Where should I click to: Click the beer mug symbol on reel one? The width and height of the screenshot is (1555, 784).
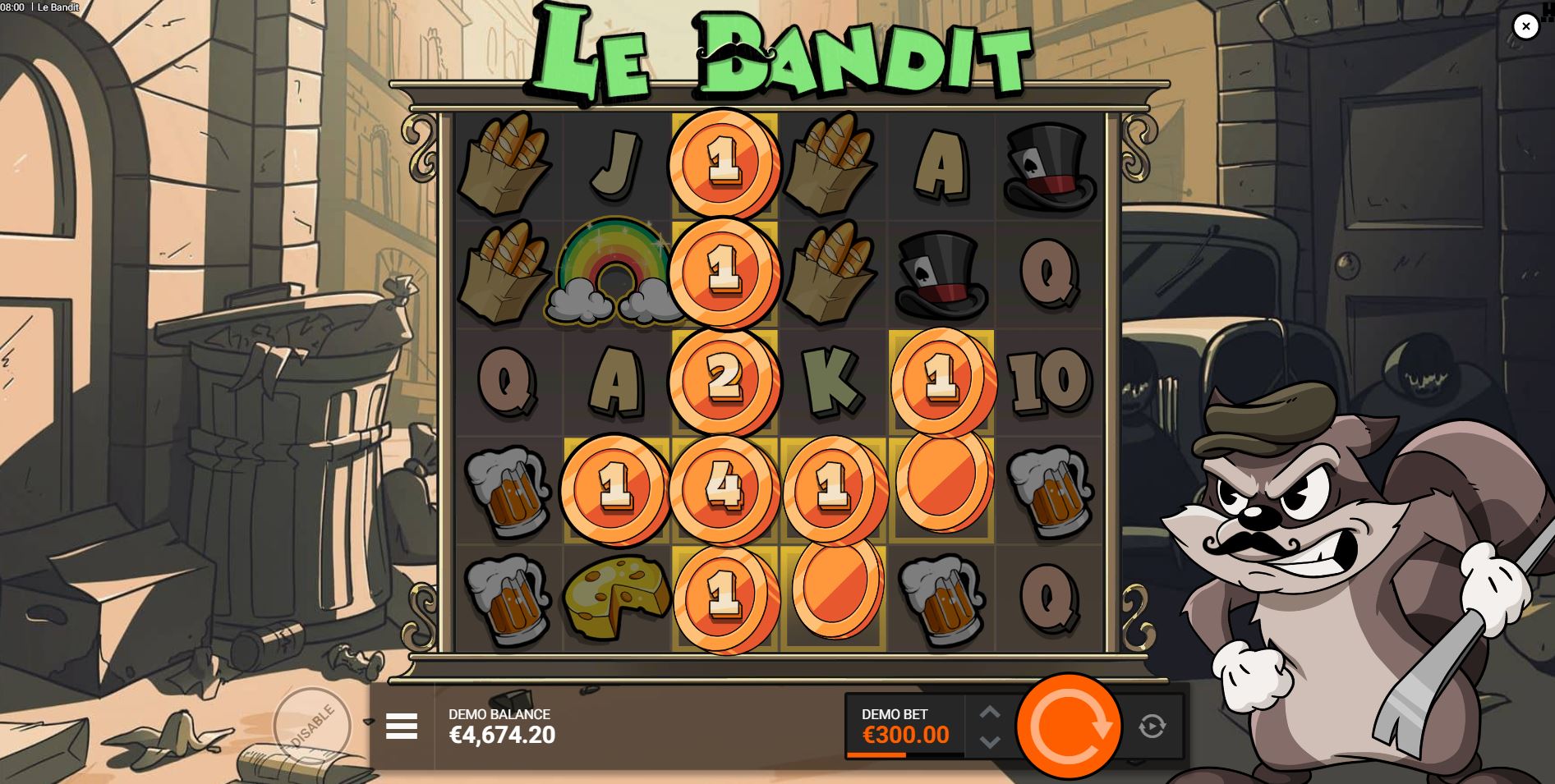(x=509, y=493)
